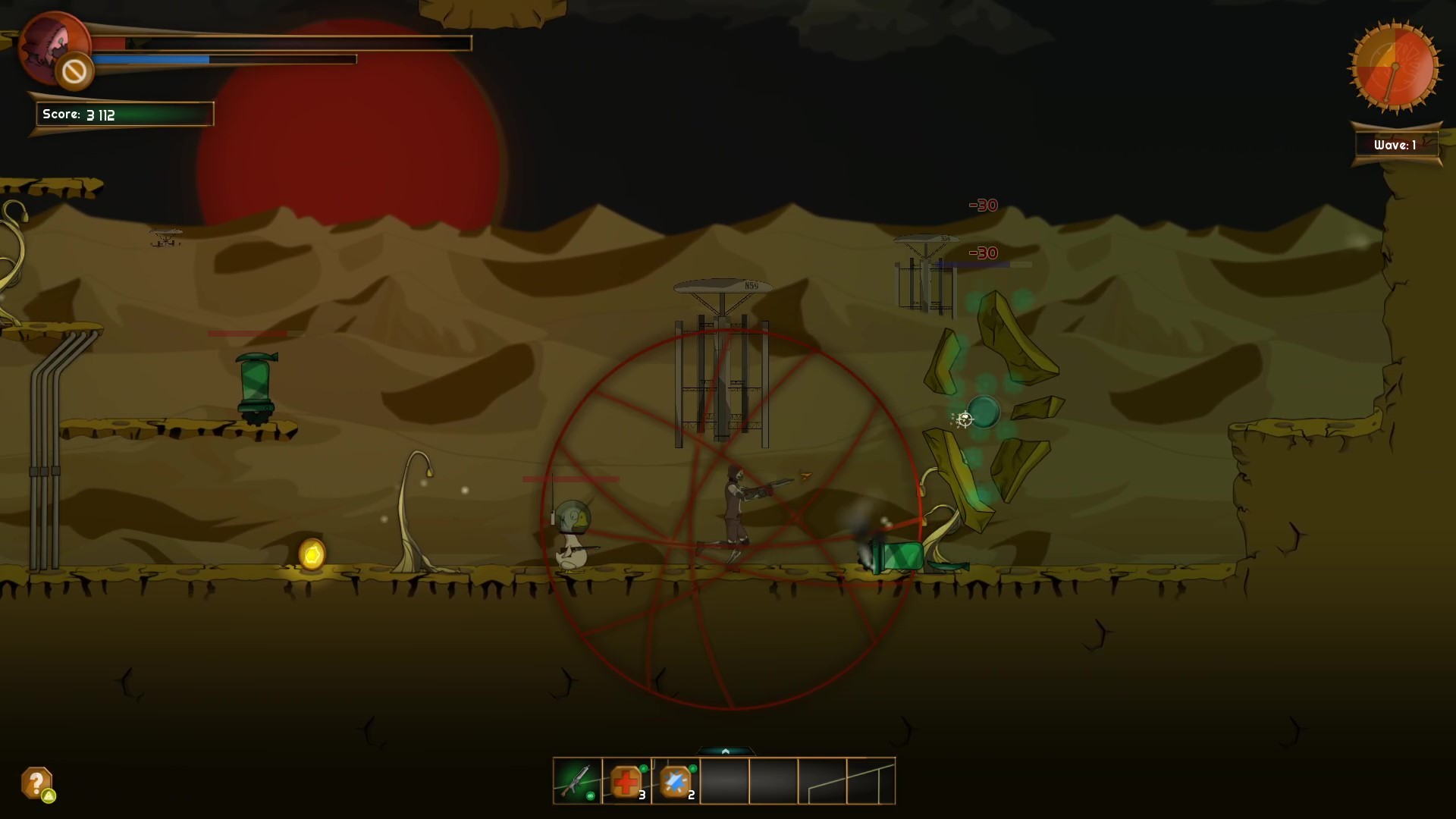Activate the blue shard explosive item
The width and height of the screenshot is (1456, 819).
point(673,780)
